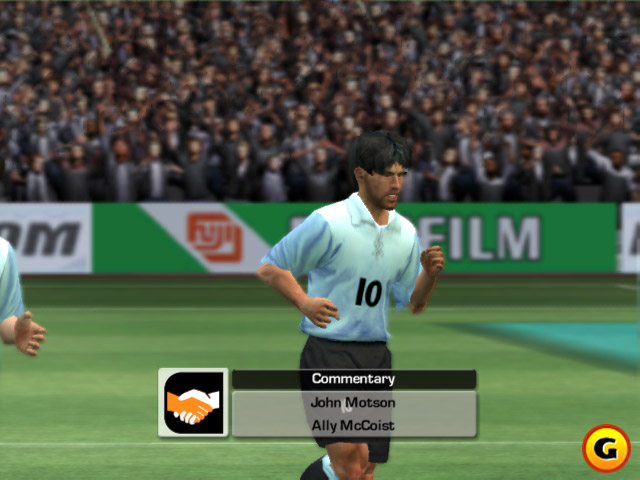Click the GameSpot G logo watermark
This screenshot has width=640, height=480.
point(606,448)
